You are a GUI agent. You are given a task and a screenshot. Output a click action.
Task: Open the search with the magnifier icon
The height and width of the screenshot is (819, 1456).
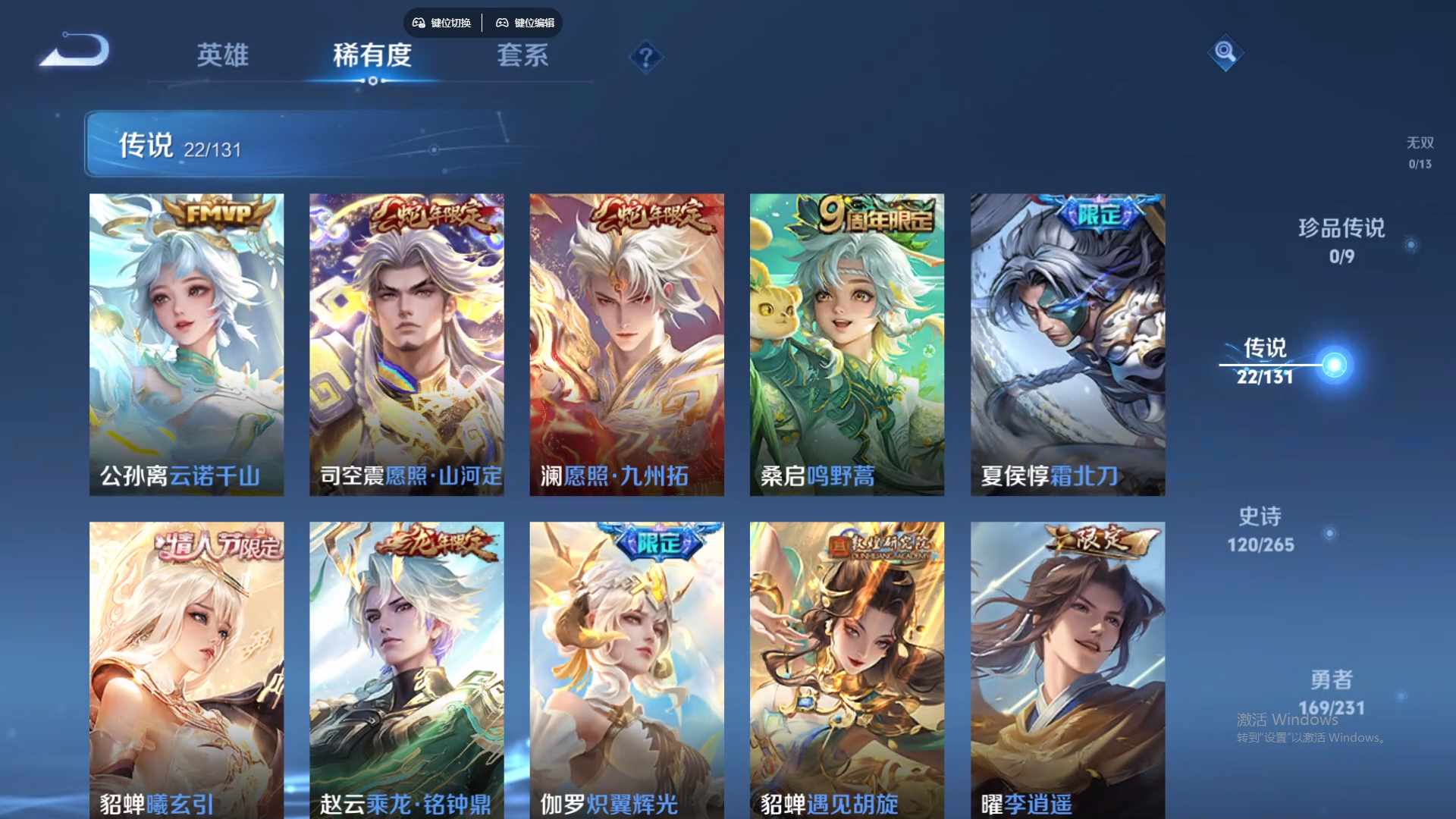[x=1226, y=53]
